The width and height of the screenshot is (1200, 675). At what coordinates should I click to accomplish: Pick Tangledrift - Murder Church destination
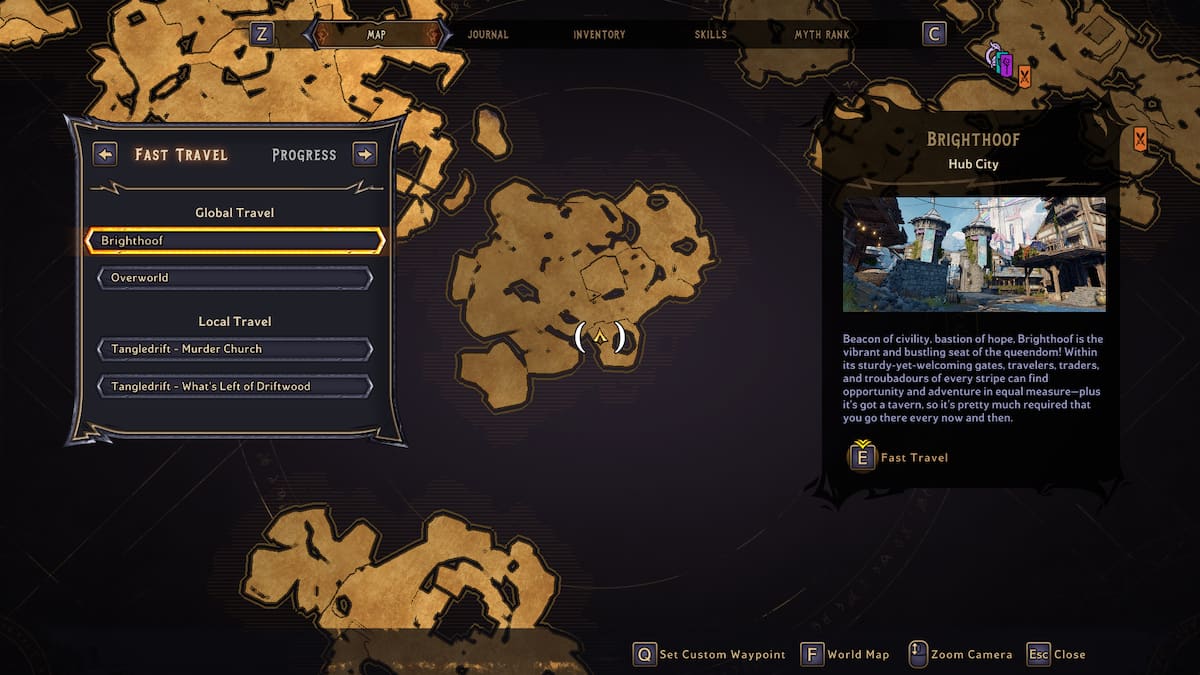point(235,349)
